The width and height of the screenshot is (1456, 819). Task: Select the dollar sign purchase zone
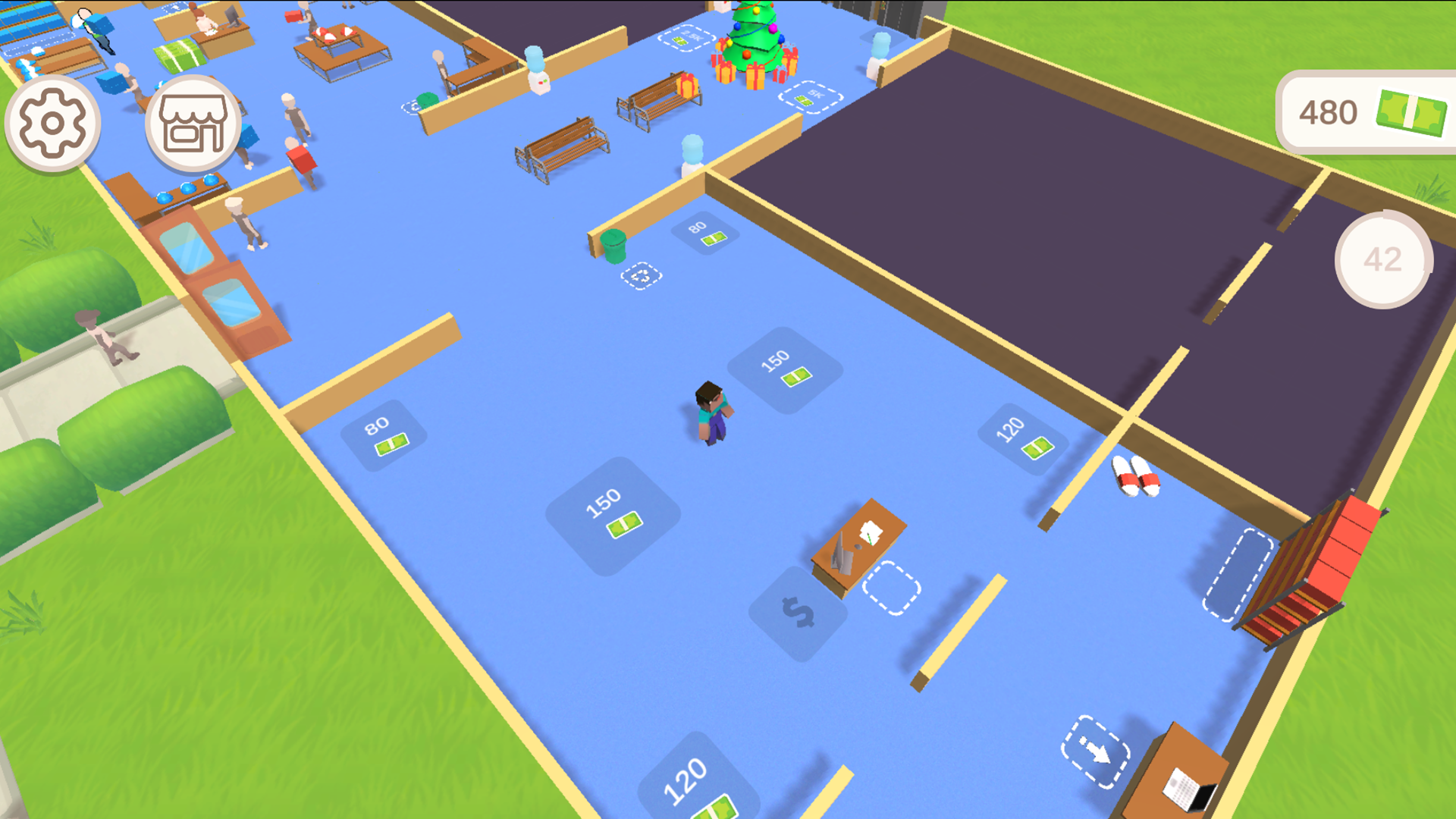(x=800, y=610)
